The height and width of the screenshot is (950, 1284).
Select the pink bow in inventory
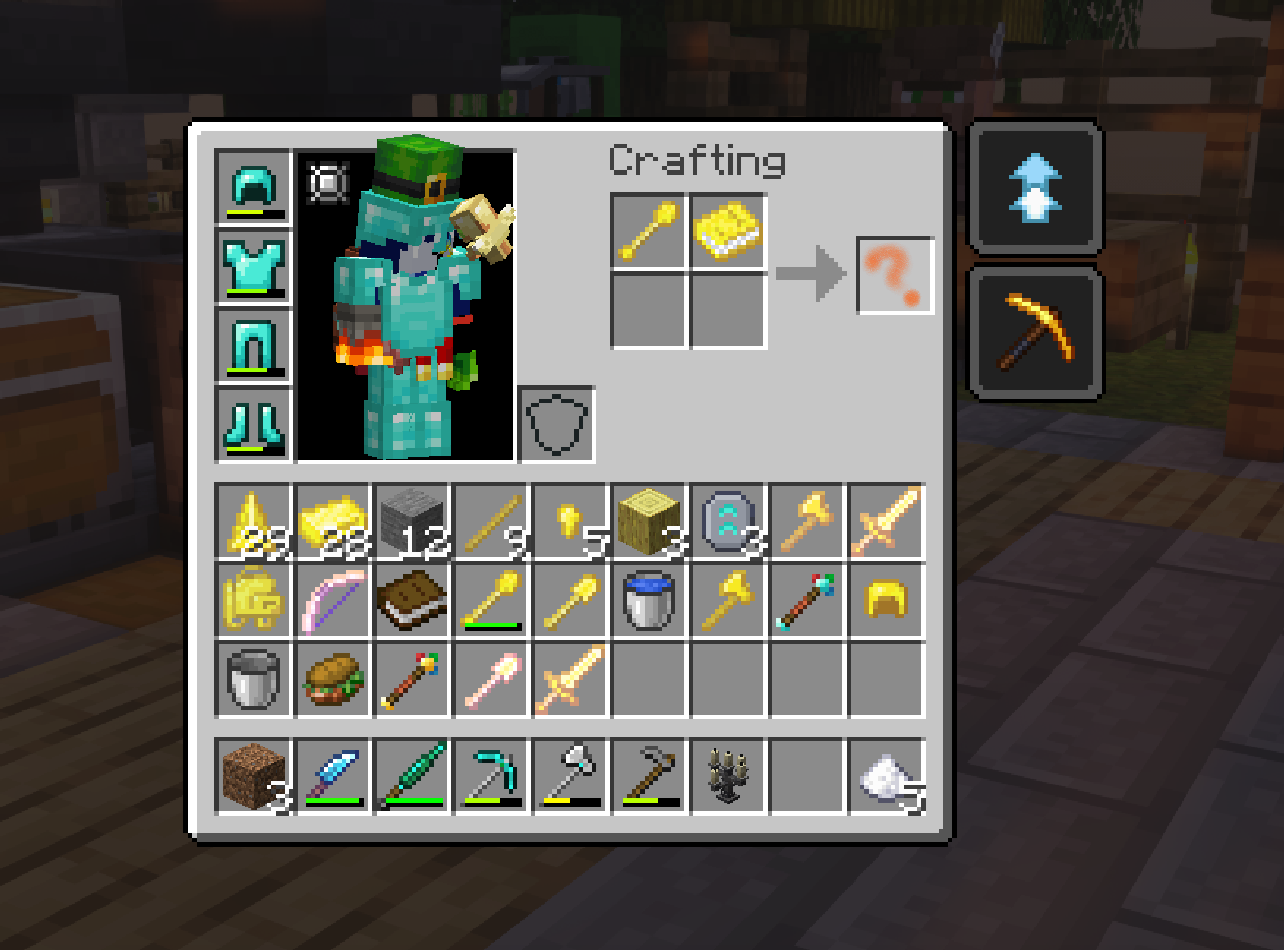pyautogui.click(x=331, y=600)
